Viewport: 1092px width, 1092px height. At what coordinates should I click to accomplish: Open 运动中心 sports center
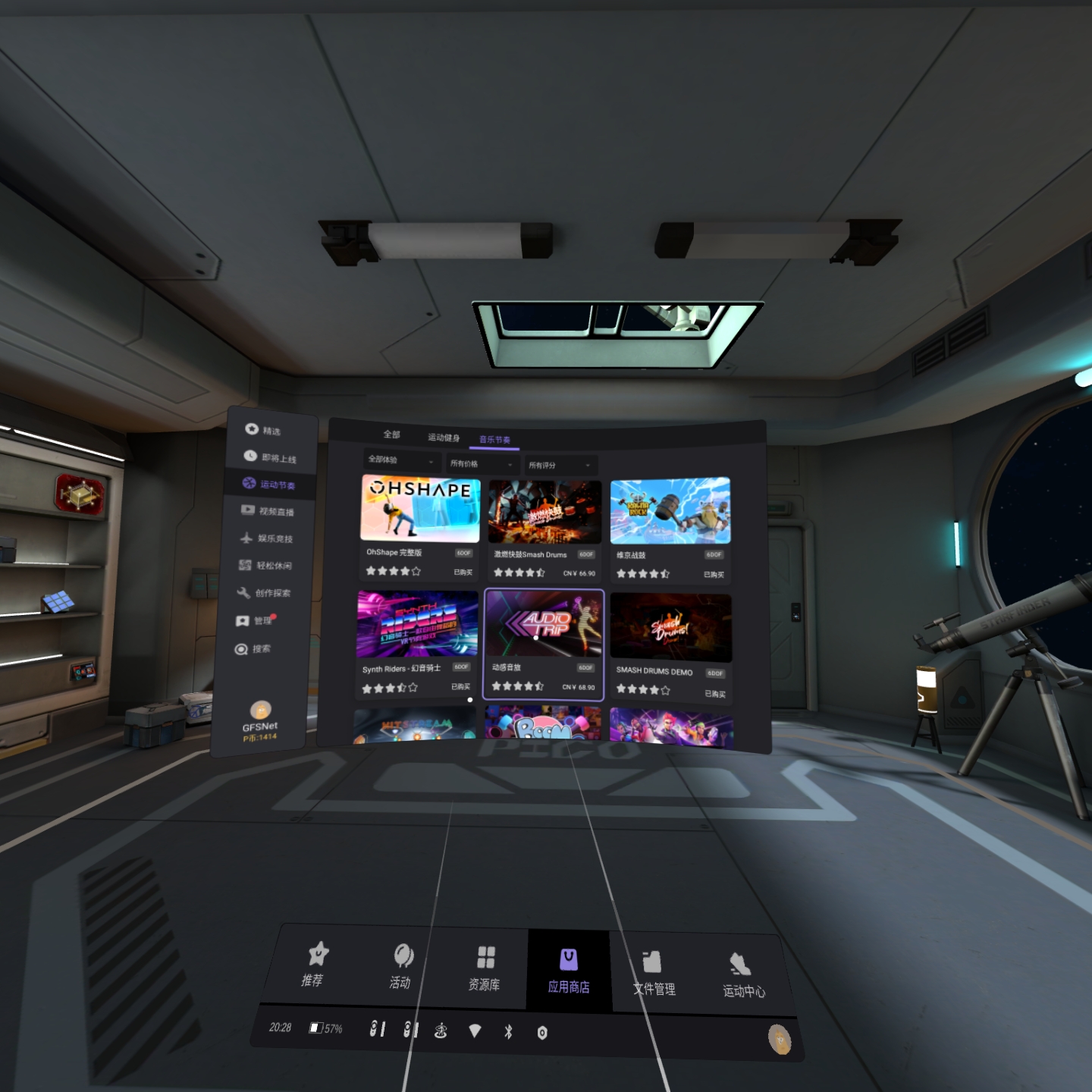point(742,974)
